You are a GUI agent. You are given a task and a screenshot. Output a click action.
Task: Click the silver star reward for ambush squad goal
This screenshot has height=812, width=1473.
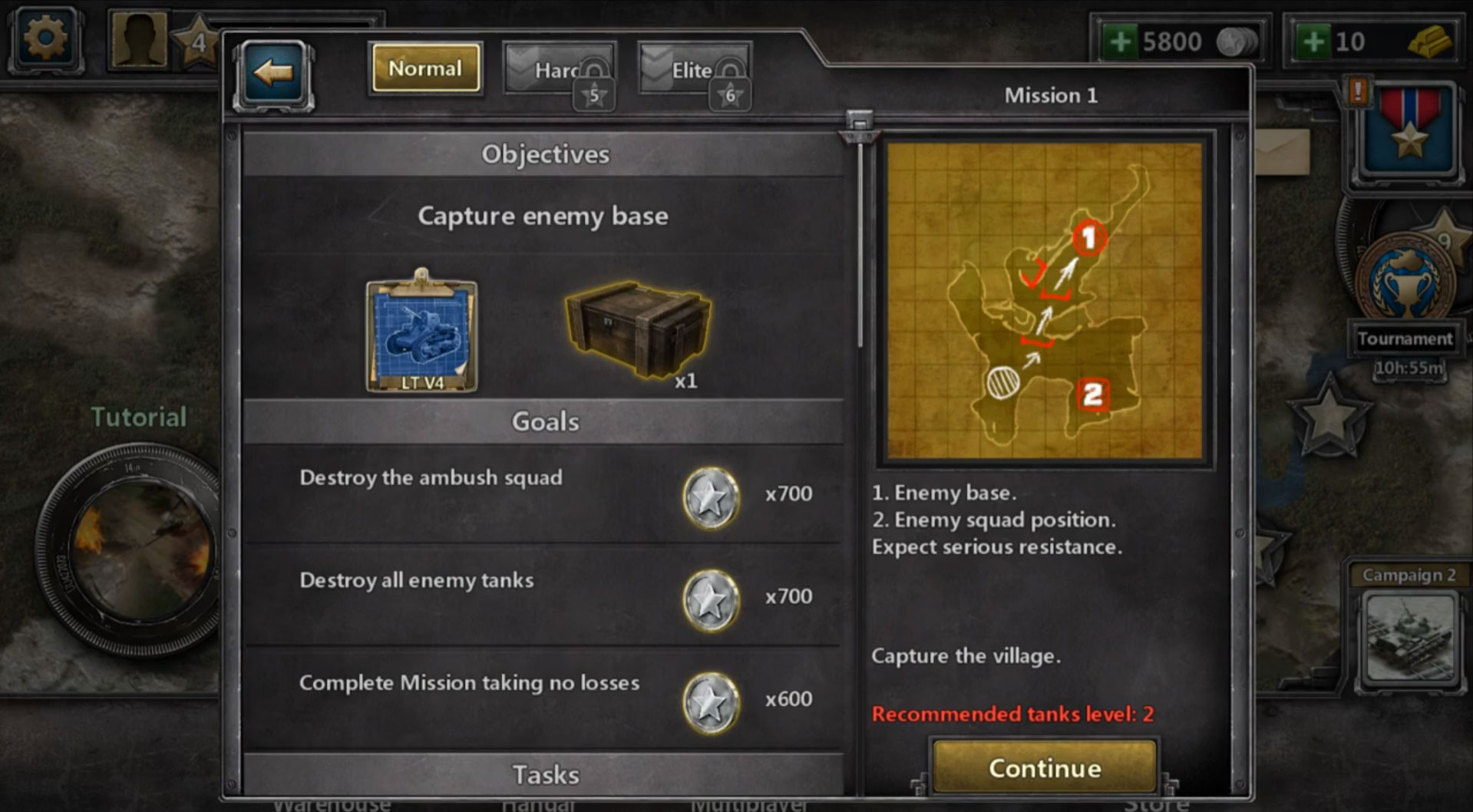click(710, 496)
